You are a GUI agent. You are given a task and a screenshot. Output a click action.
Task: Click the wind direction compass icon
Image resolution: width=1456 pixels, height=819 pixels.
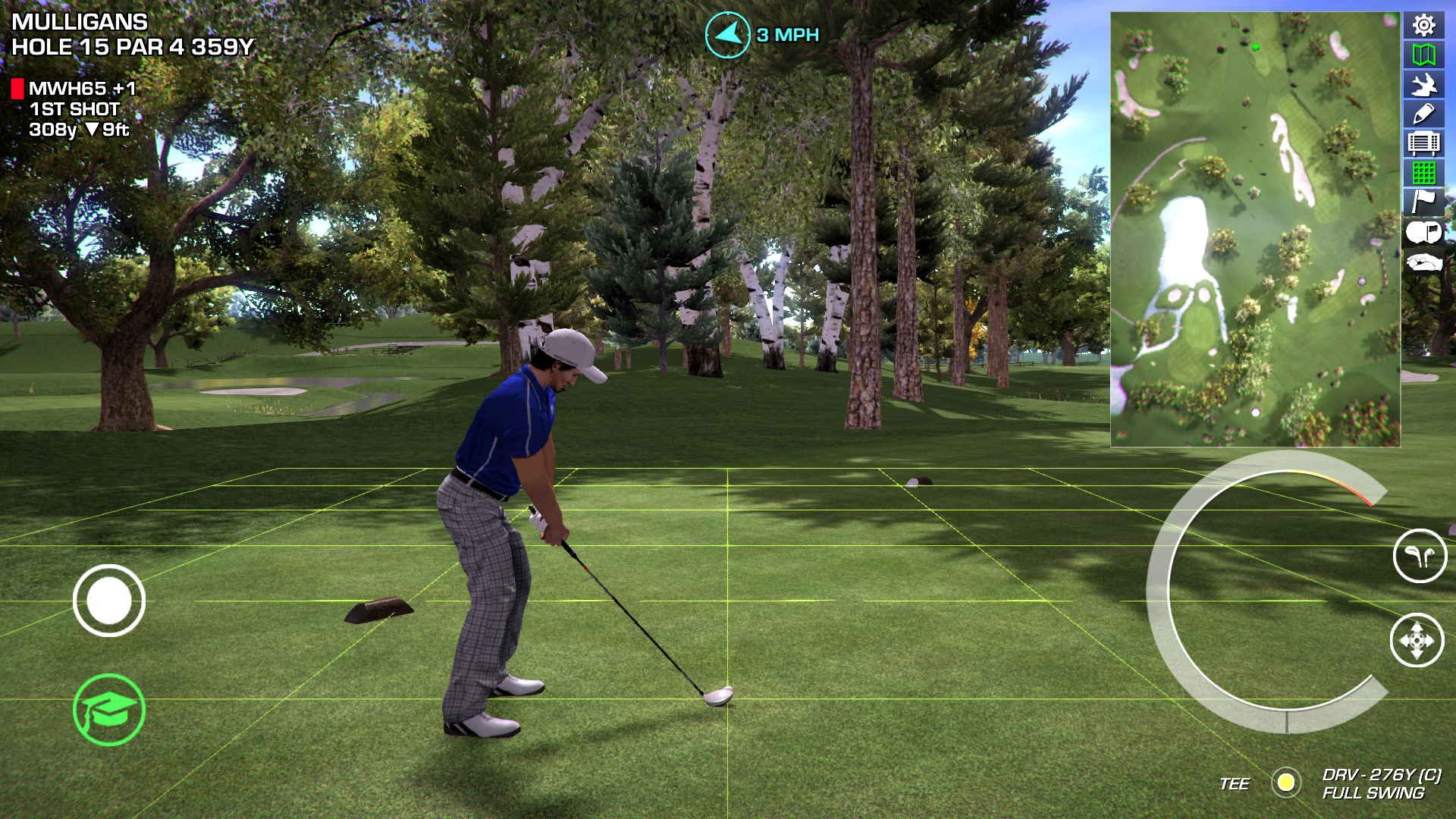pos(727,35)
